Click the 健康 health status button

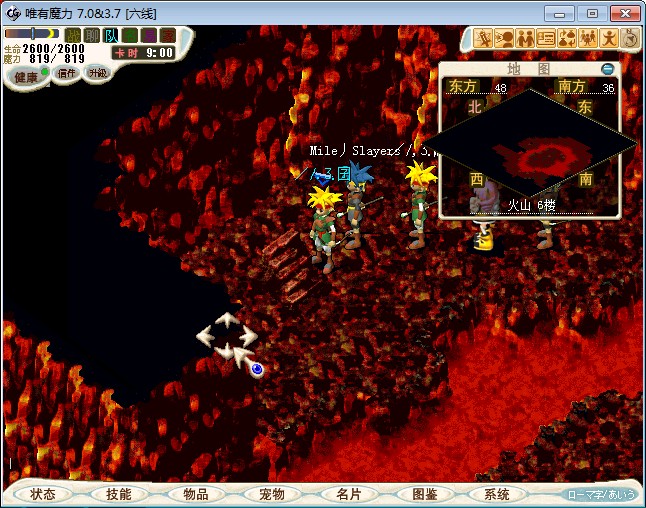click(26, 77)
